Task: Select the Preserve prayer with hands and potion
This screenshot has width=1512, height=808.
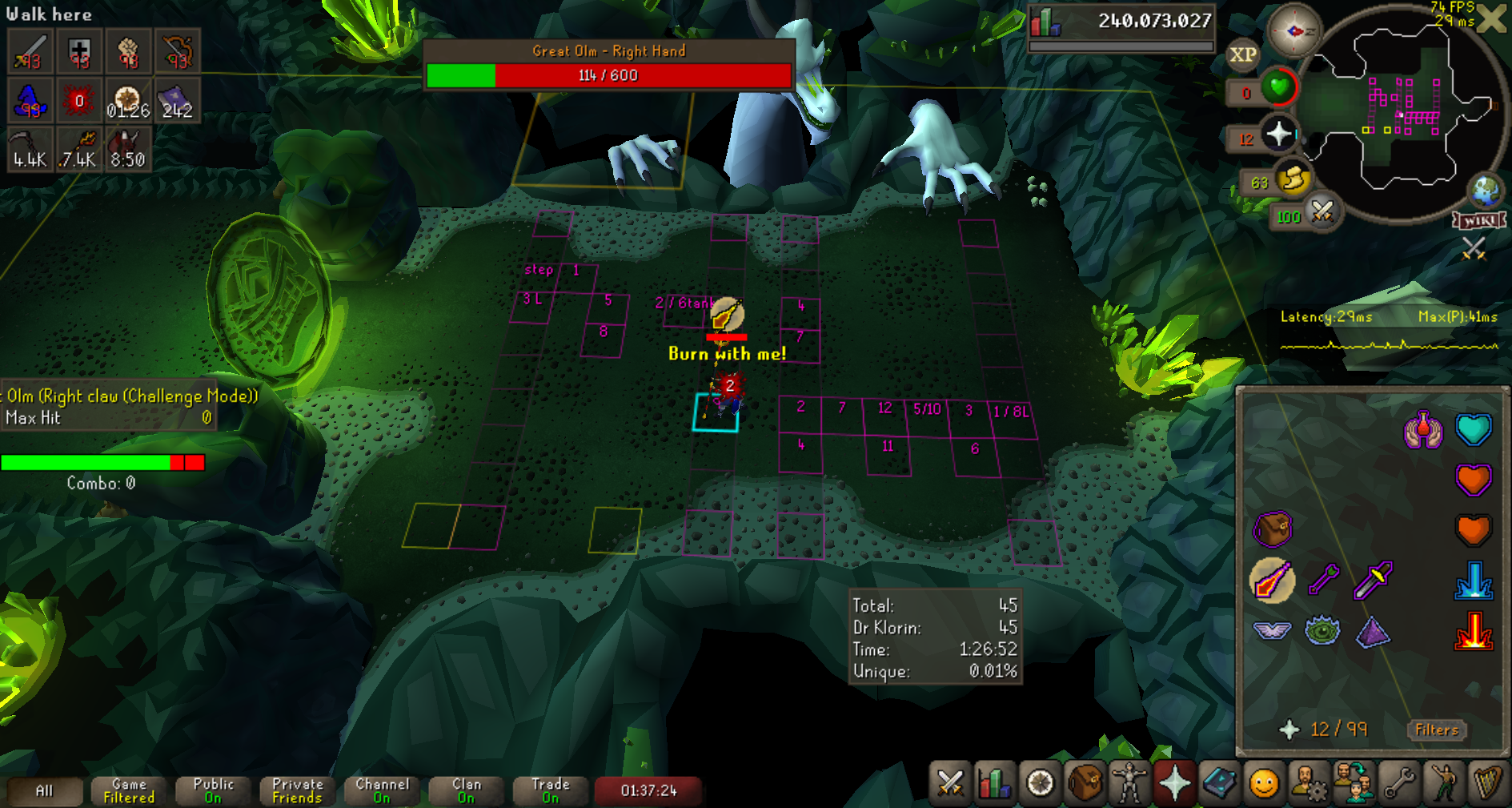Action: (x=1422, y=430)
